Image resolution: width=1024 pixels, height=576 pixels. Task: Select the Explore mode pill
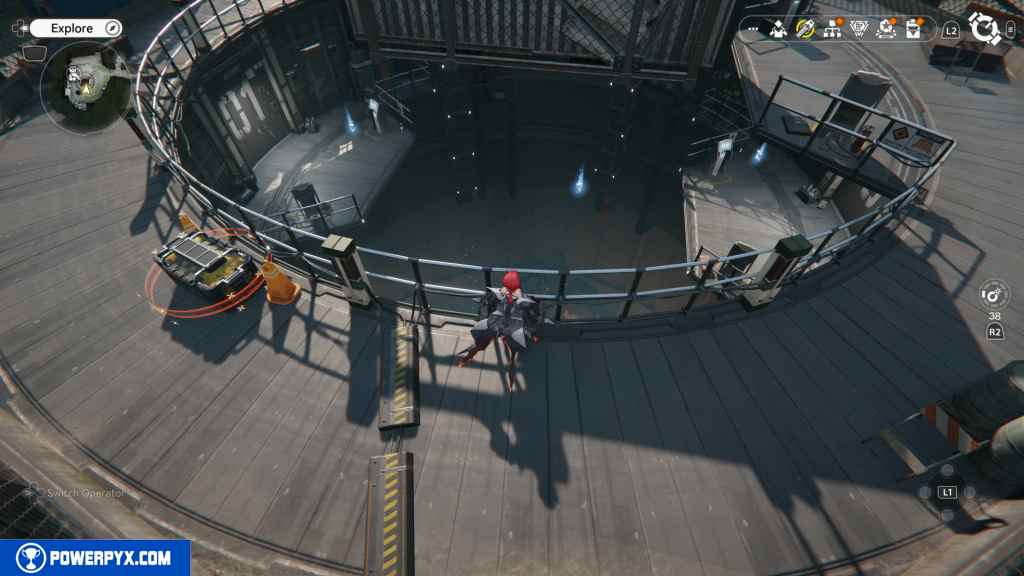point(72,28)
